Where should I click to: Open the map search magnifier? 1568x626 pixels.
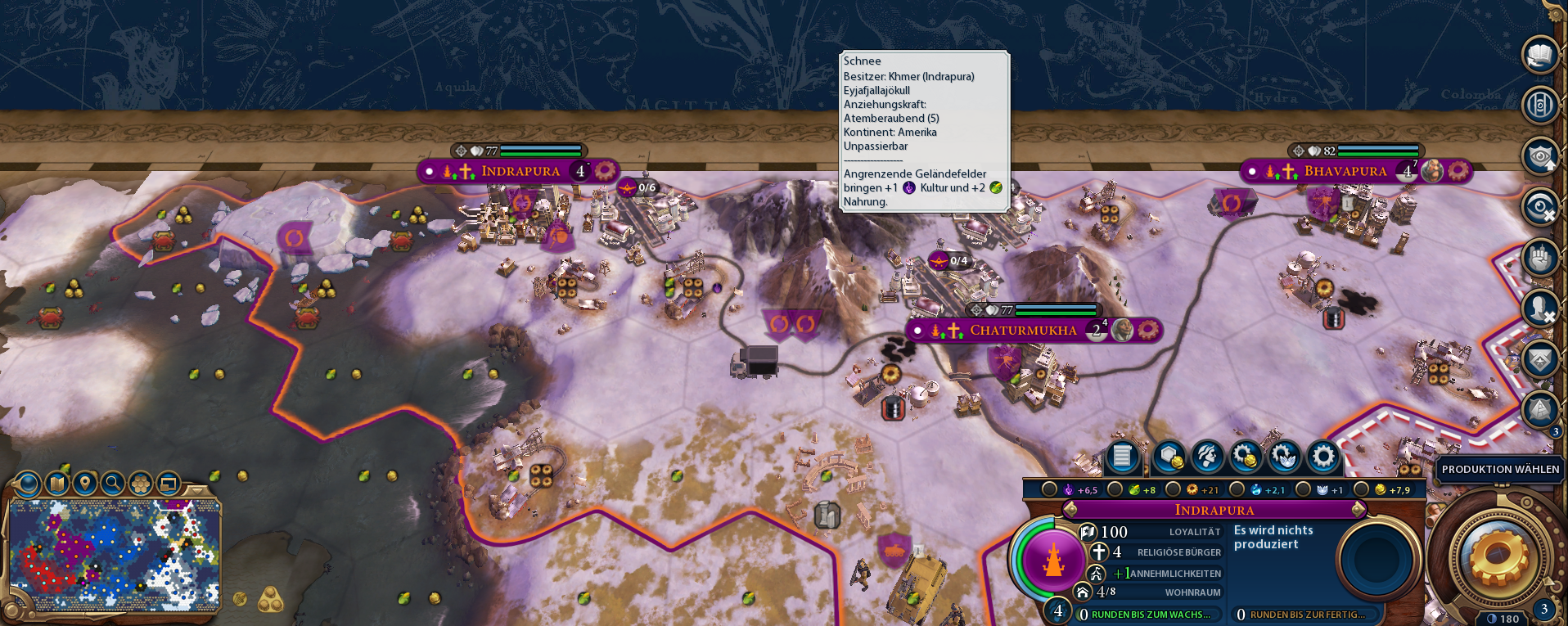pyautogui.click(x=113, y=484)
